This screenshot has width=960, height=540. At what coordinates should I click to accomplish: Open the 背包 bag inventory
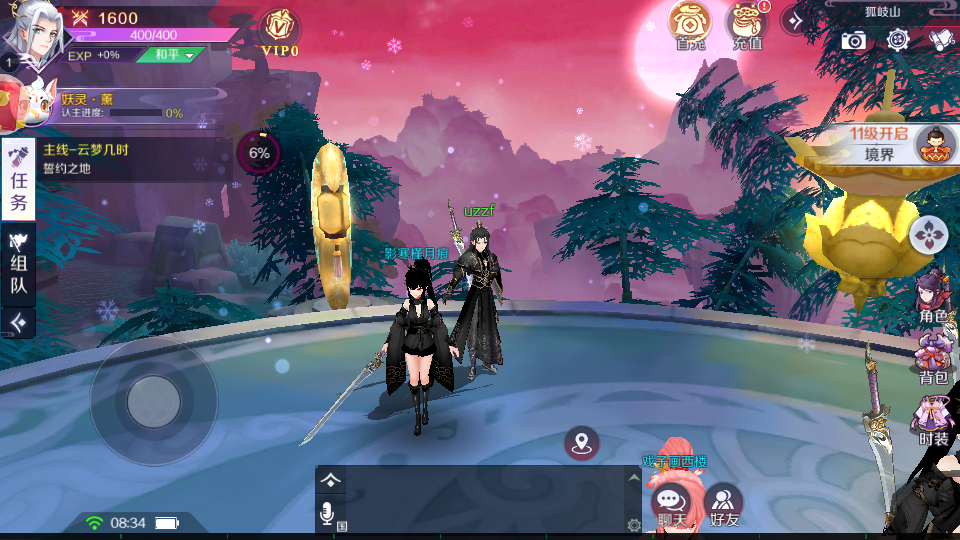point(934,358)
